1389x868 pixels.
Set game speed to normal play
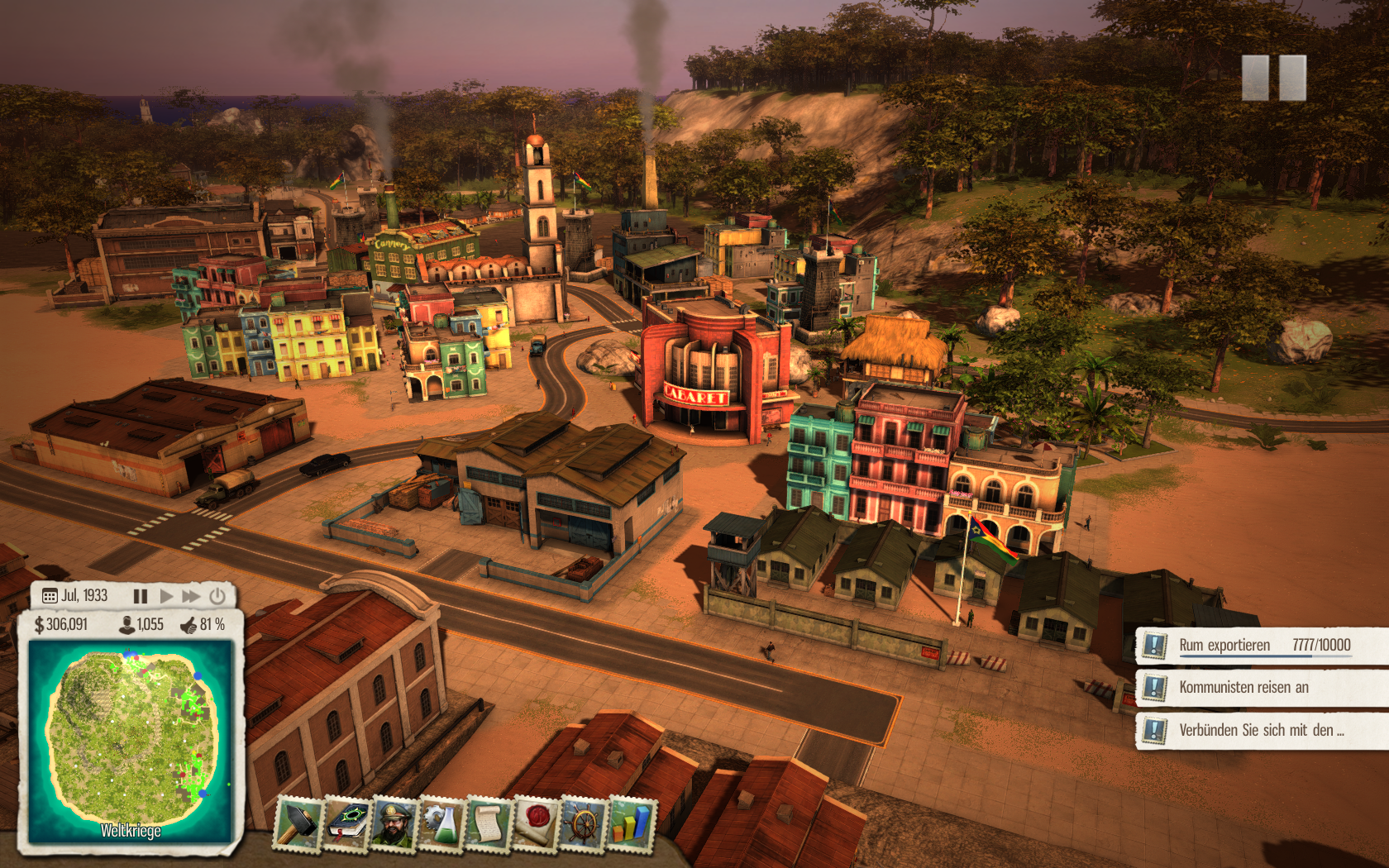(166, 596)
